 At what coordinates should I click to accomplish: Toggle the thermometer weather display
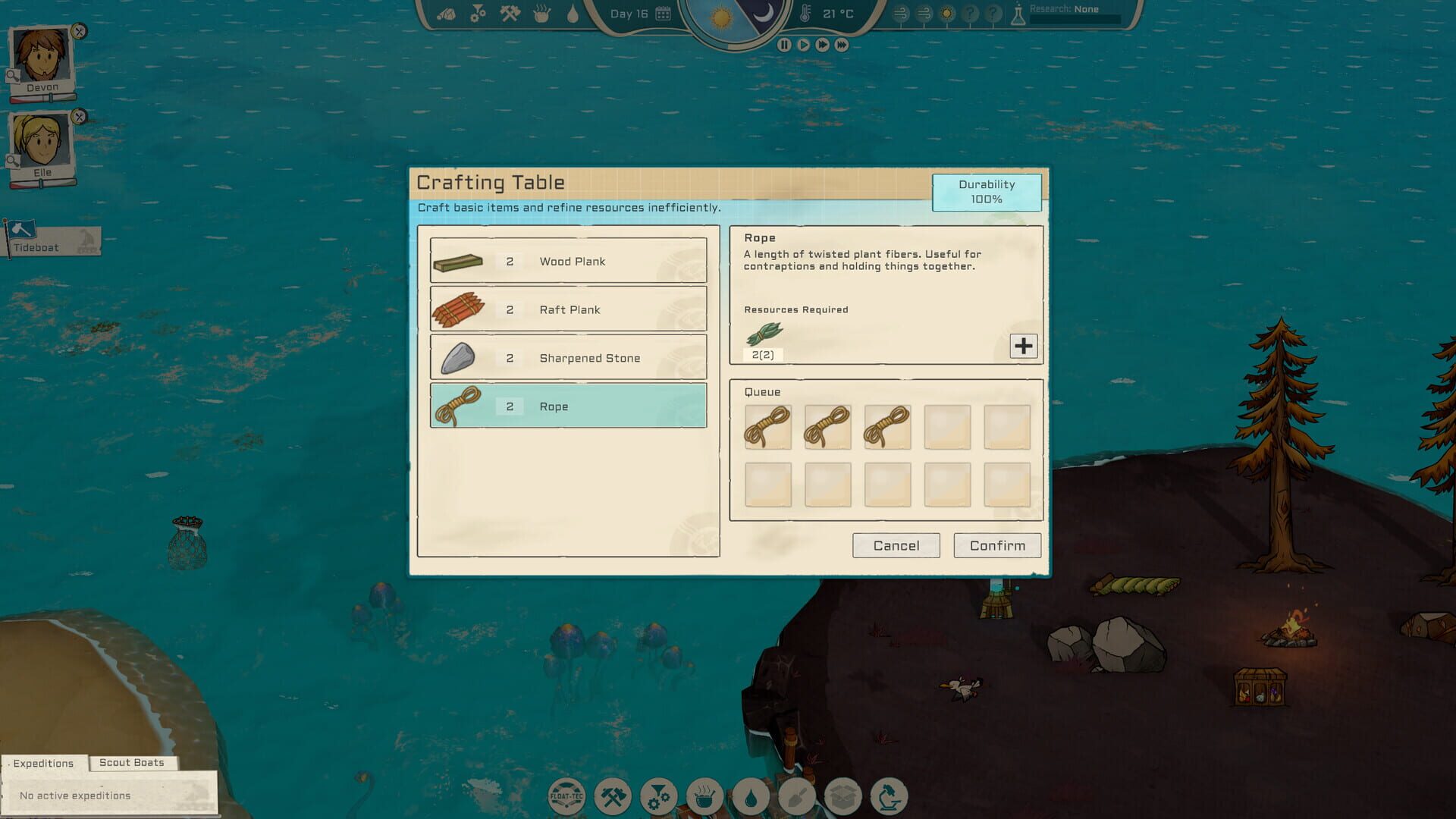[x=806, y=12]
